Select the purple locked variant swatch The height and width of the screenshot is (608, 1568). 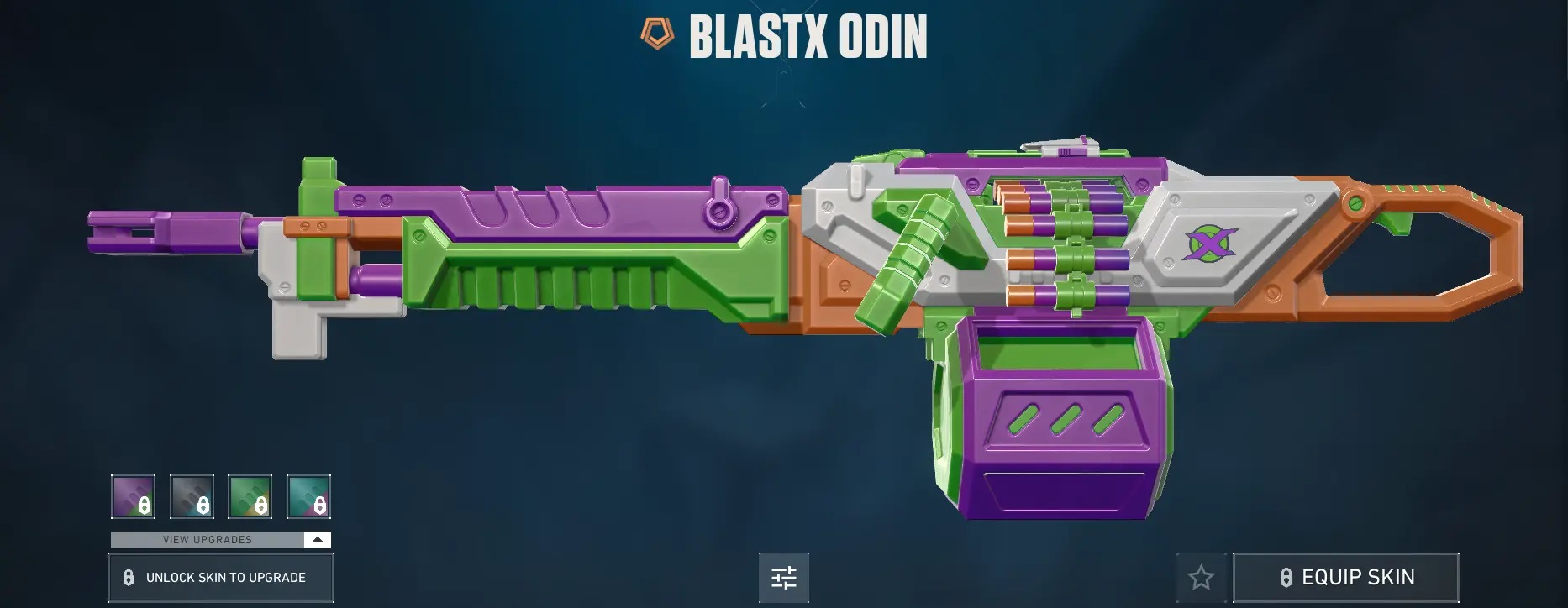(x=133, y=496)
